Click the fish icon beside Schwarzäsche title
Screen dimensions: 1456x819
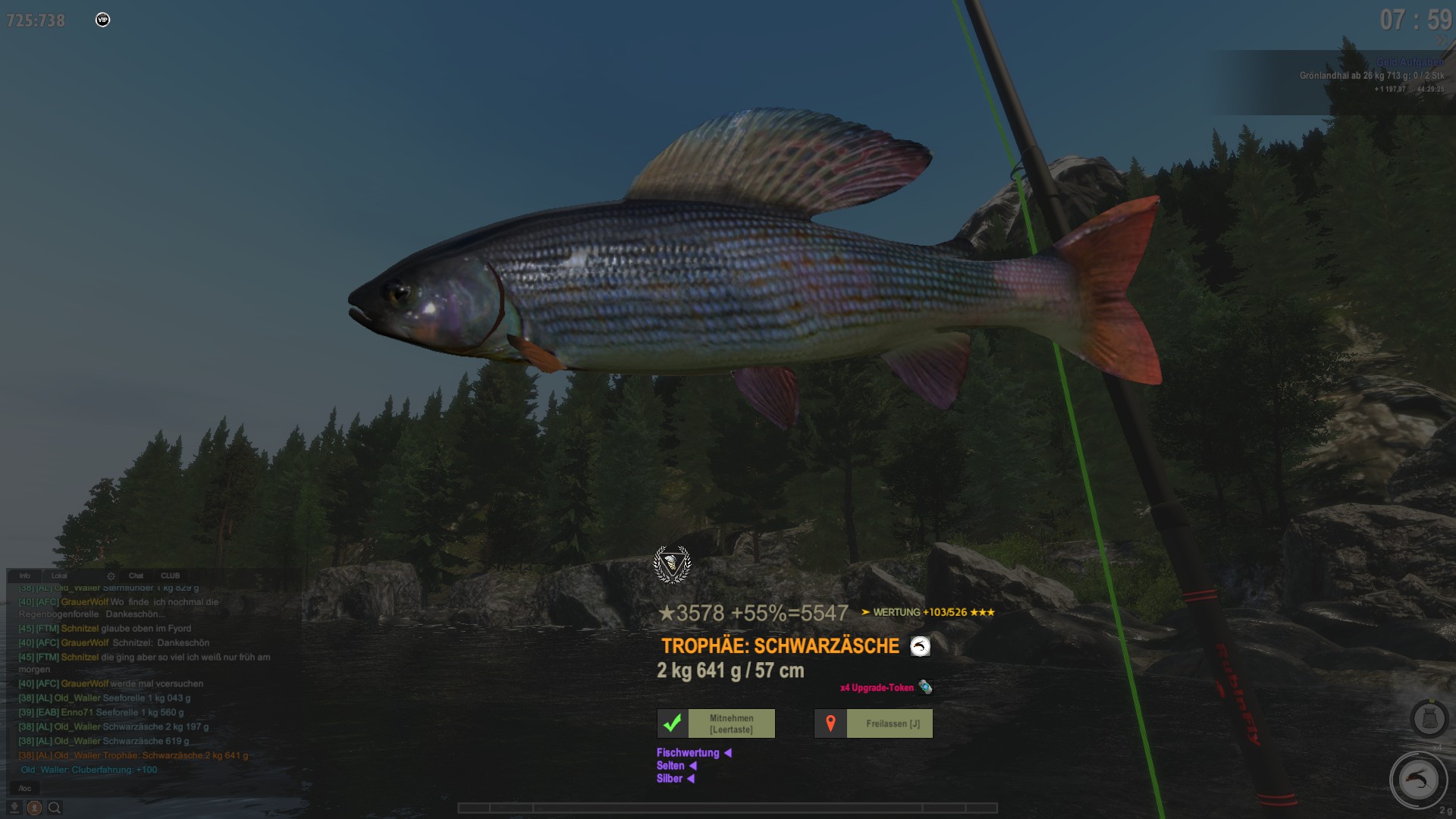click(x=920, y=646)
